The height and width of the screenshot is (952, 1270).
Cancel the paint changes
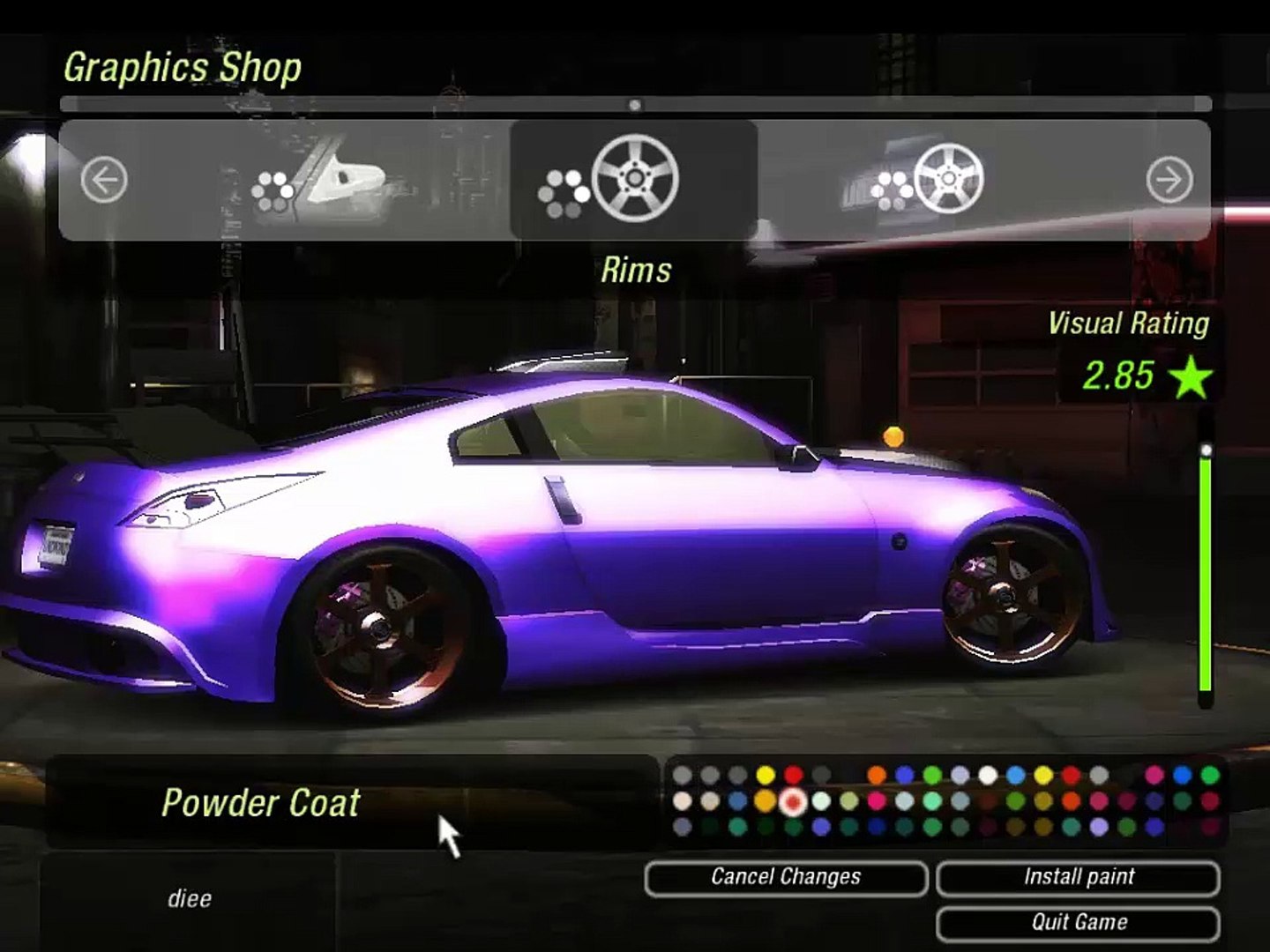(786, 877)
